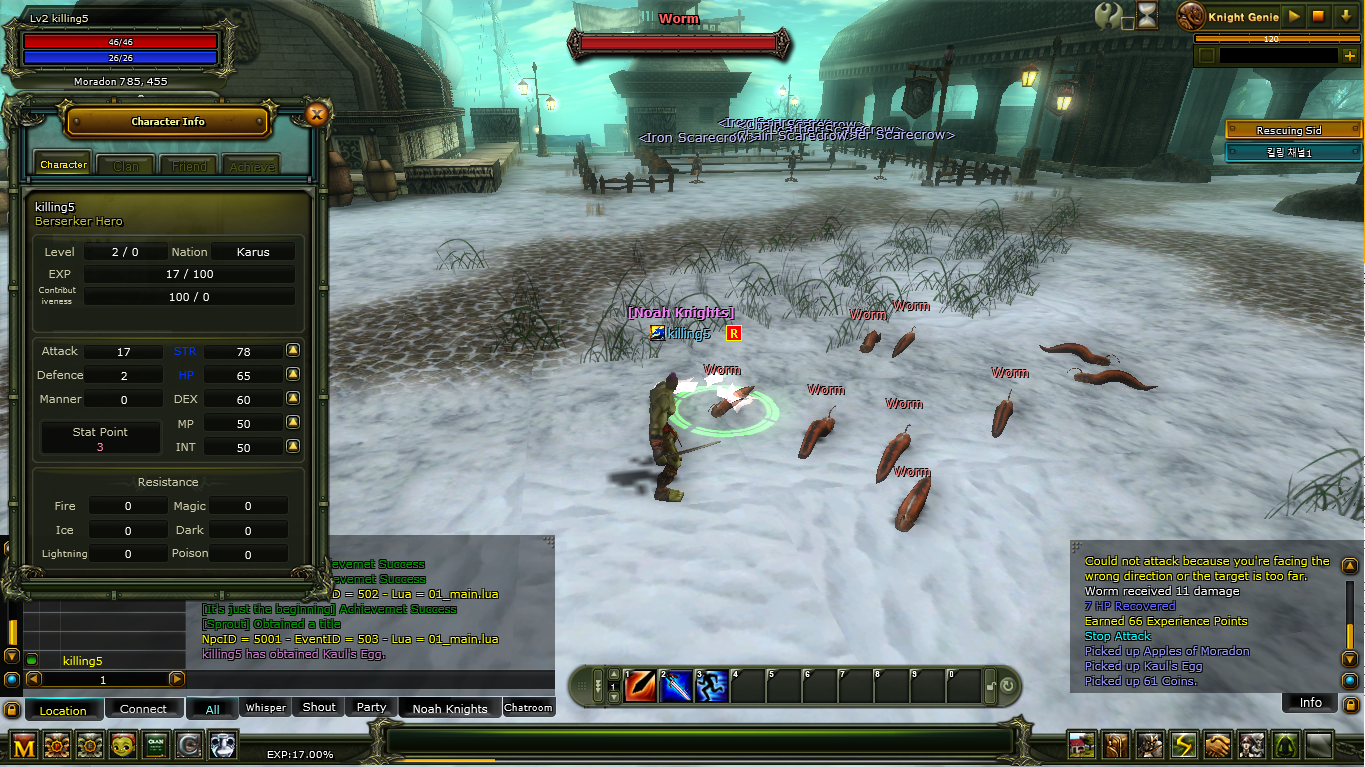The height and width of the screenshot is (767, 1365).
Task: Select the Shout chat channel
Action: pos(319,707)
